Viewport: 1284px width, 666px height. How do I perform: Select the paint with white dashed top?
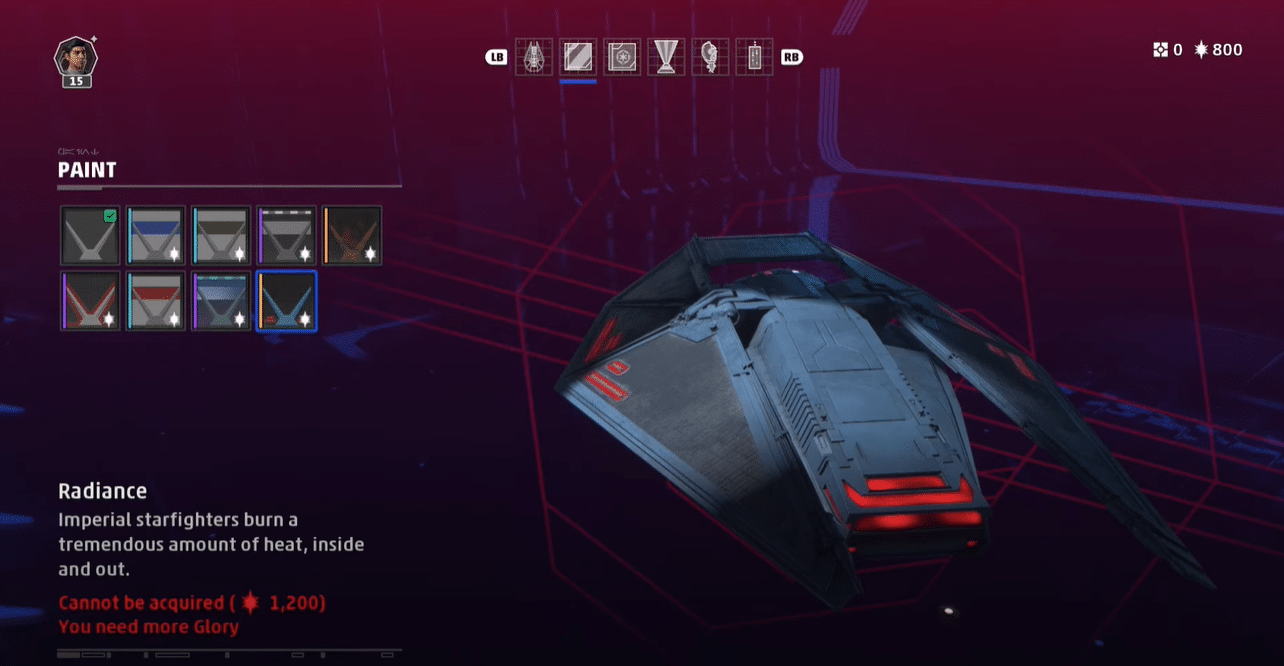pyautogui.click(x=287, y=236)
